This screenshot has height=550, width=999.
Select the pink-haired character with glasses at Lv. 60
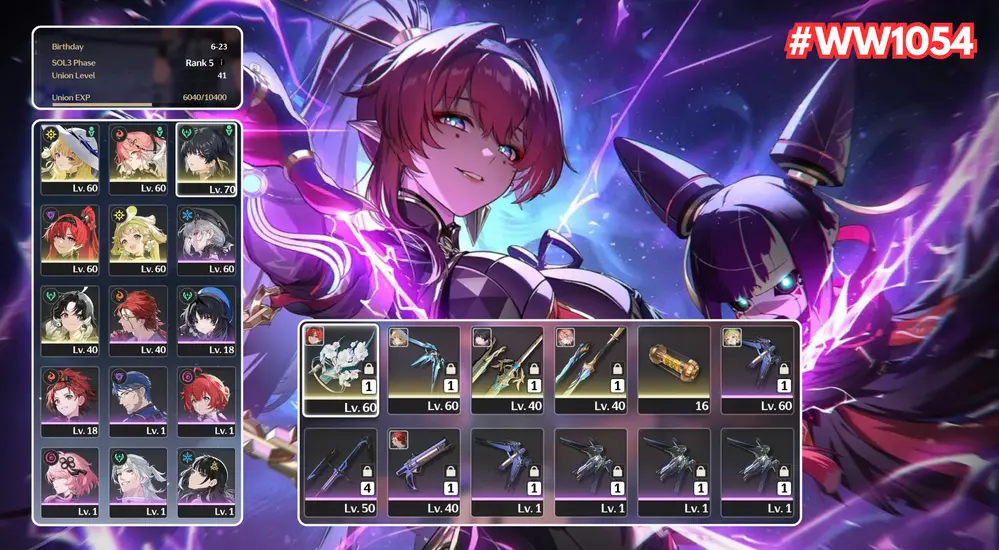138,158
